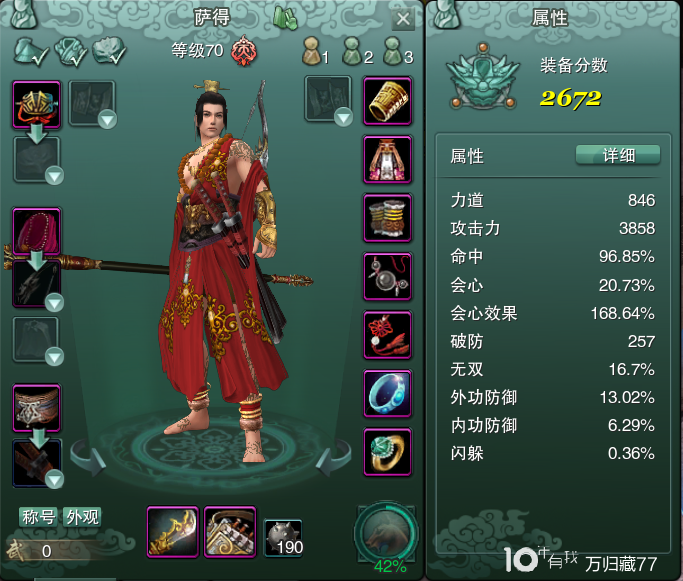
Task: Select the spiked ball ammo slot
Action: click(283, 538)
